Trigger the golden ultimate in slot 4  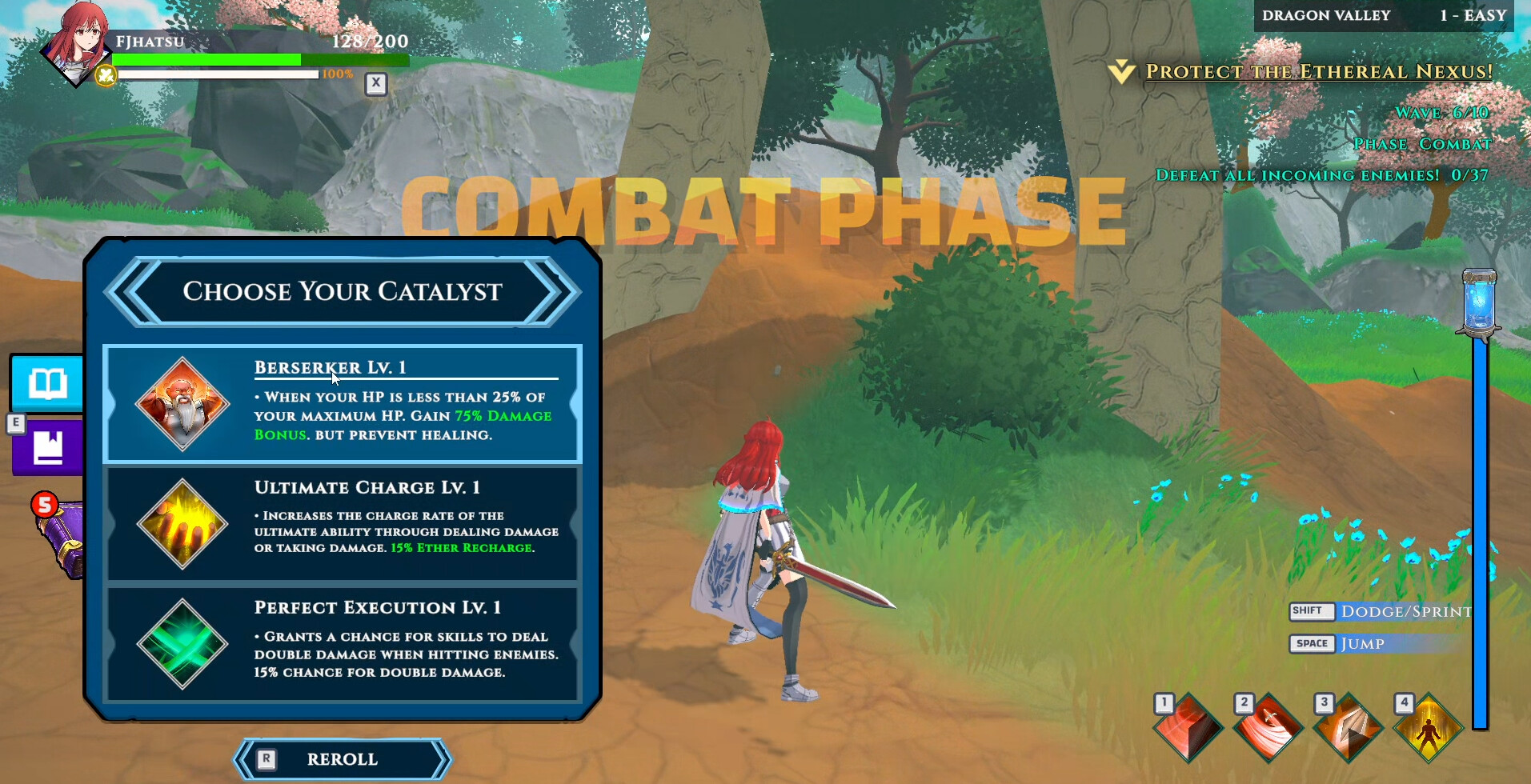[x=1428, y=728]
